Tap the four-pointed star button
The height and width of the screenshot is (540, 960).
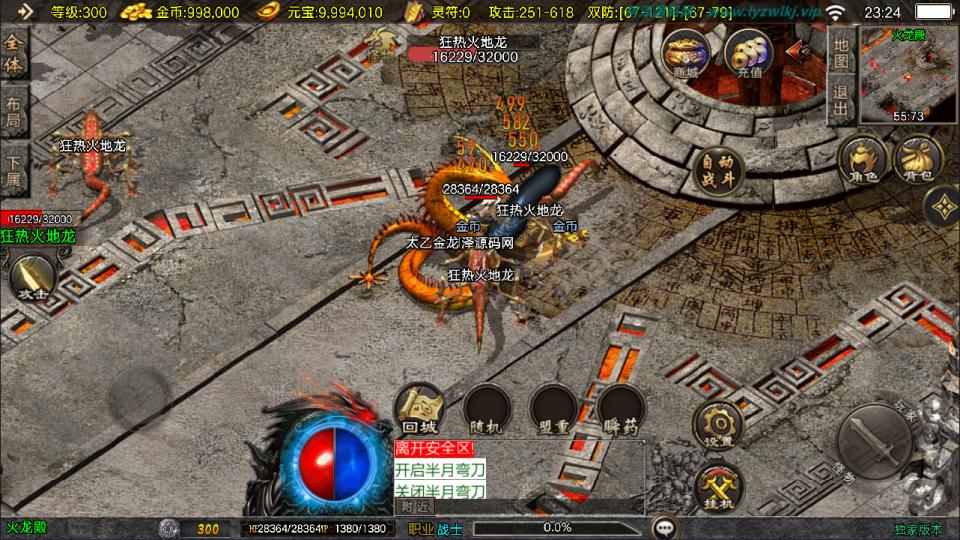tap(942, 208)
